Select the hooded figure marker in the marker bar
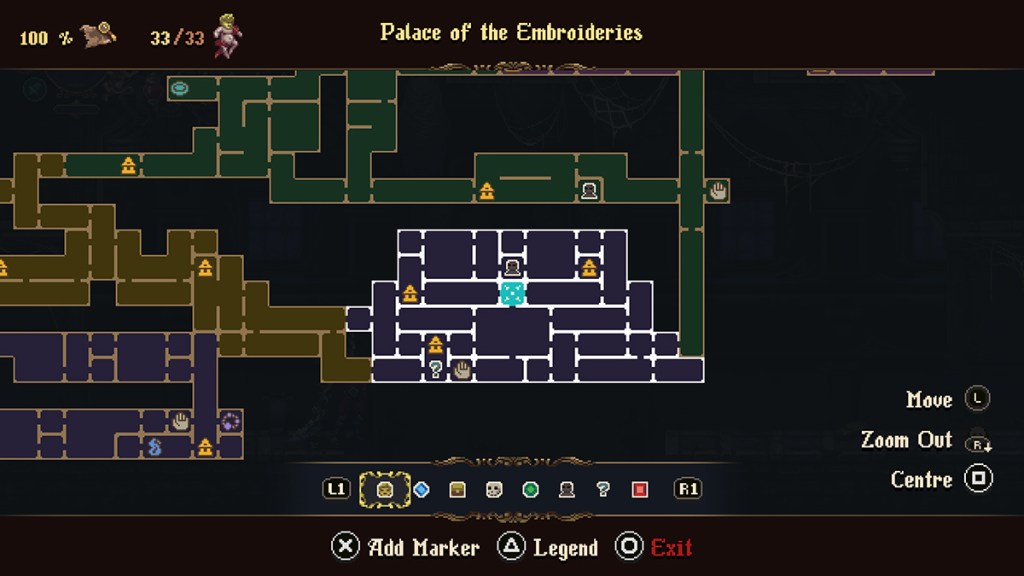Viewport: 1024px width, 576px height. click(567, 489)
